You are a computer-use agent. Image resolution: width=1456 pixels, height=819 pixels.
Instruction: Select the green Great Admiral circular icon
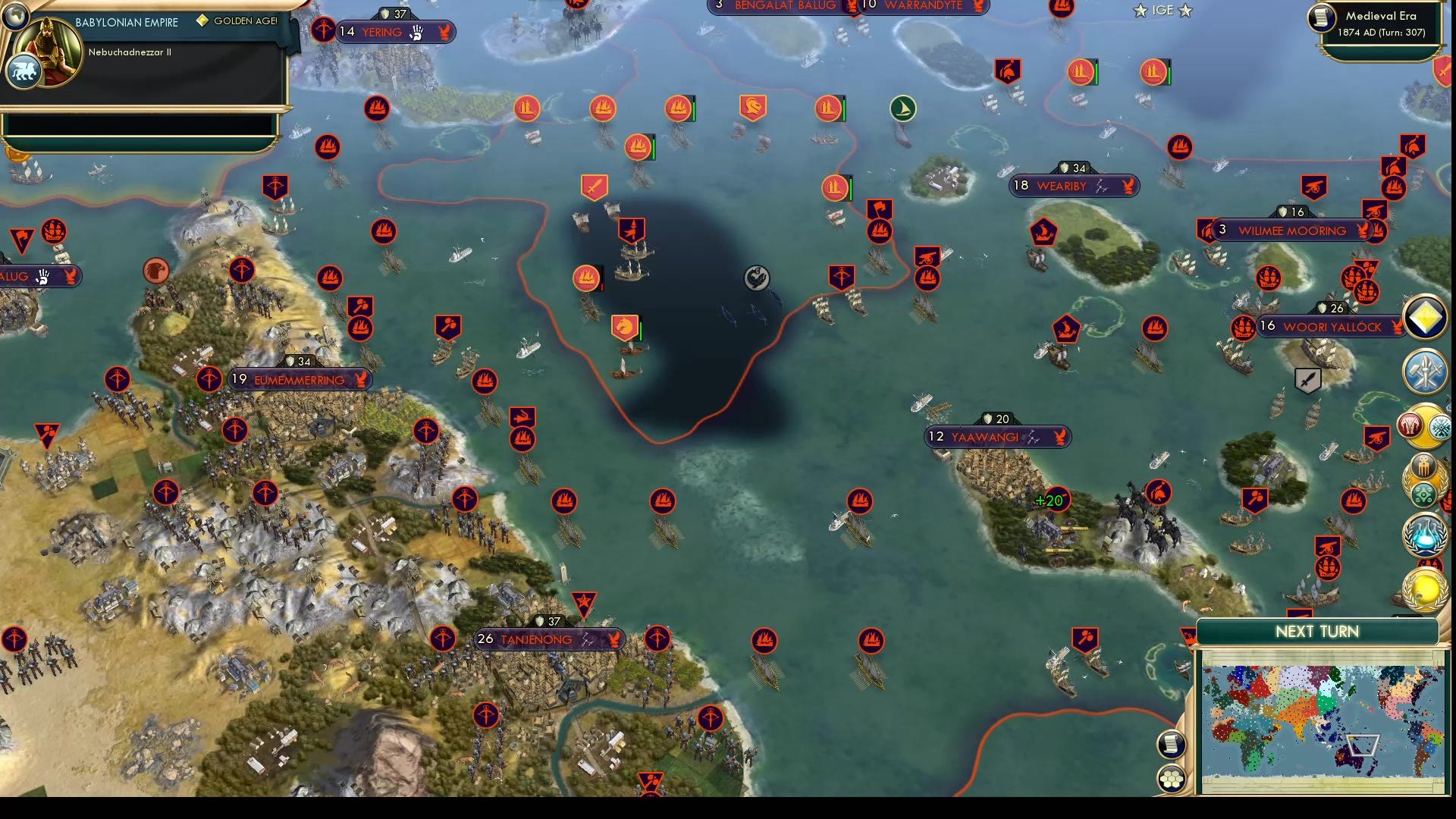coord(902,108)
